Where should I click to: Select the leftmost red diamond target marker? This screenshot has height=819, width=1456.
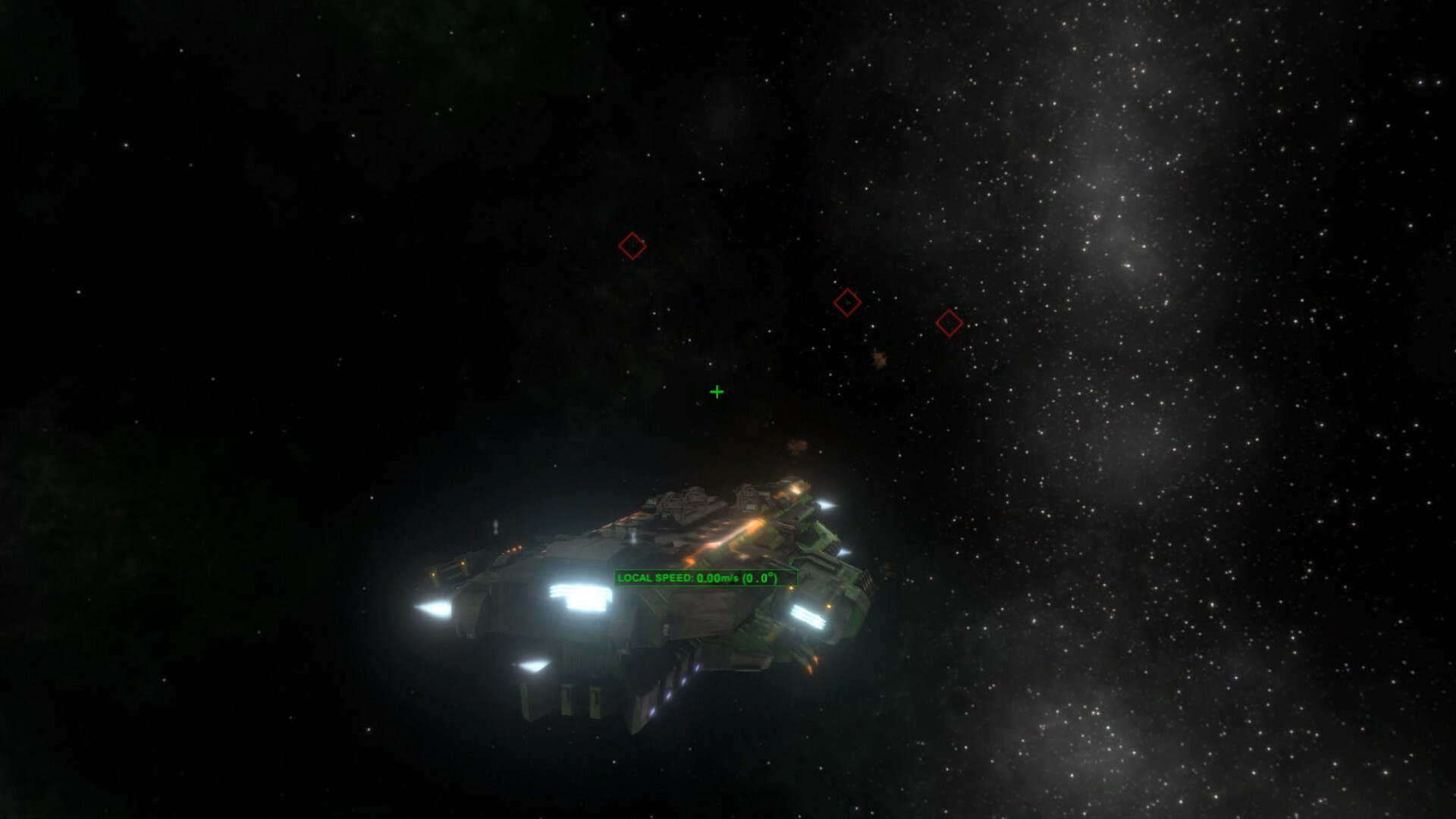[632, 244]
